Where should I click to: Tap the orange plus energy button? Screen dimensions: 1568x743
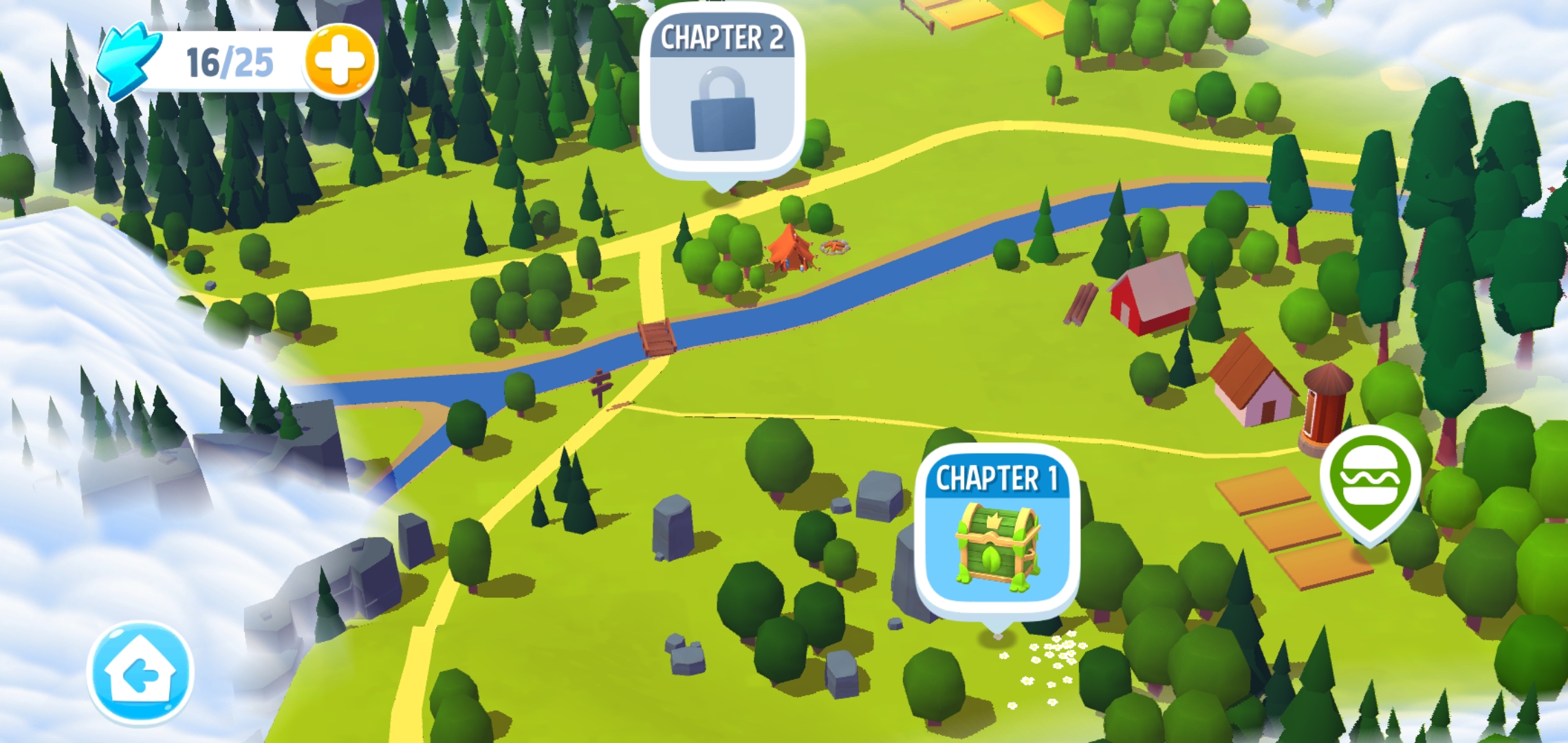[x=340, y=61]
